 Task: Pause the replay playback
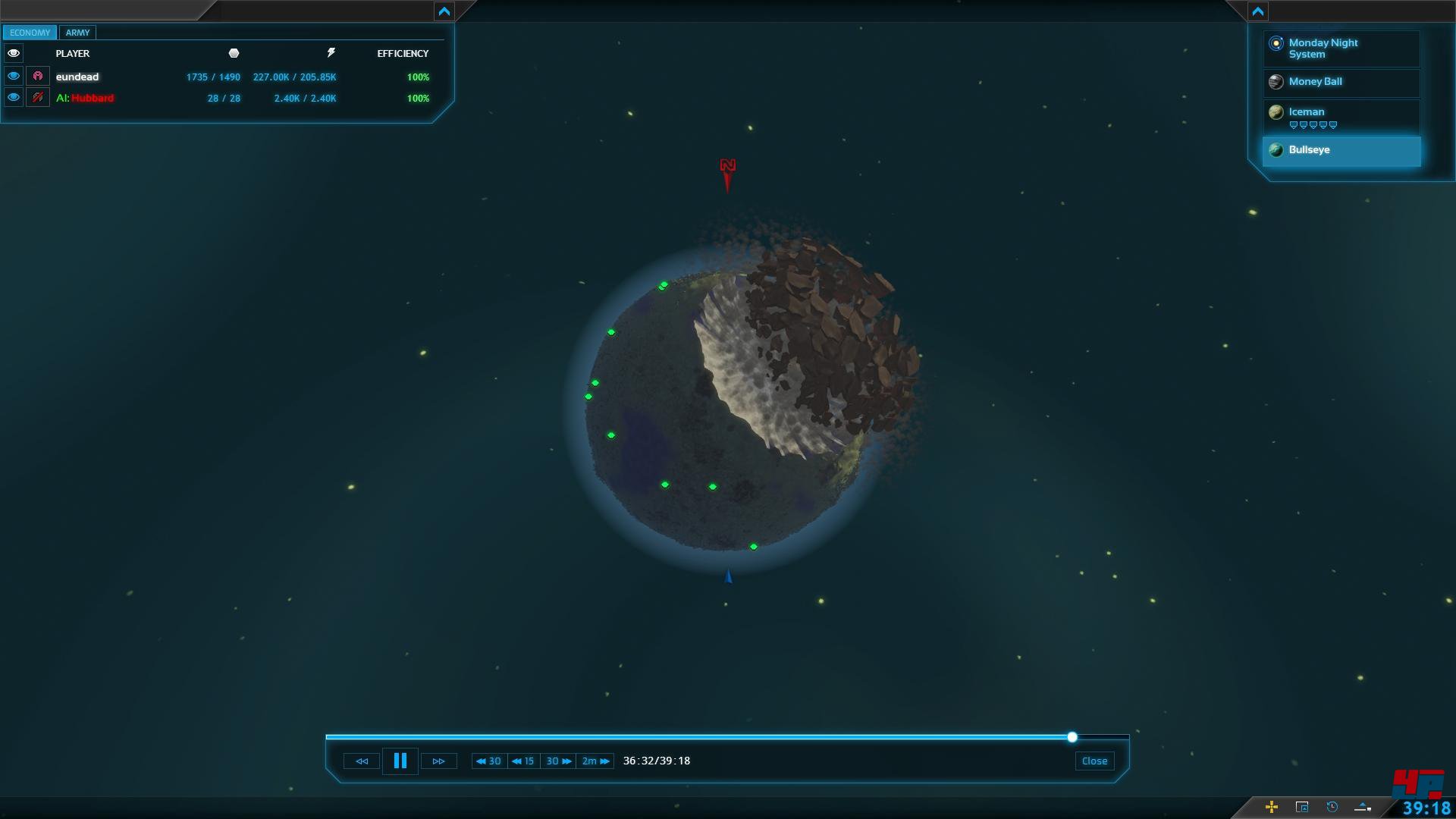400,761
